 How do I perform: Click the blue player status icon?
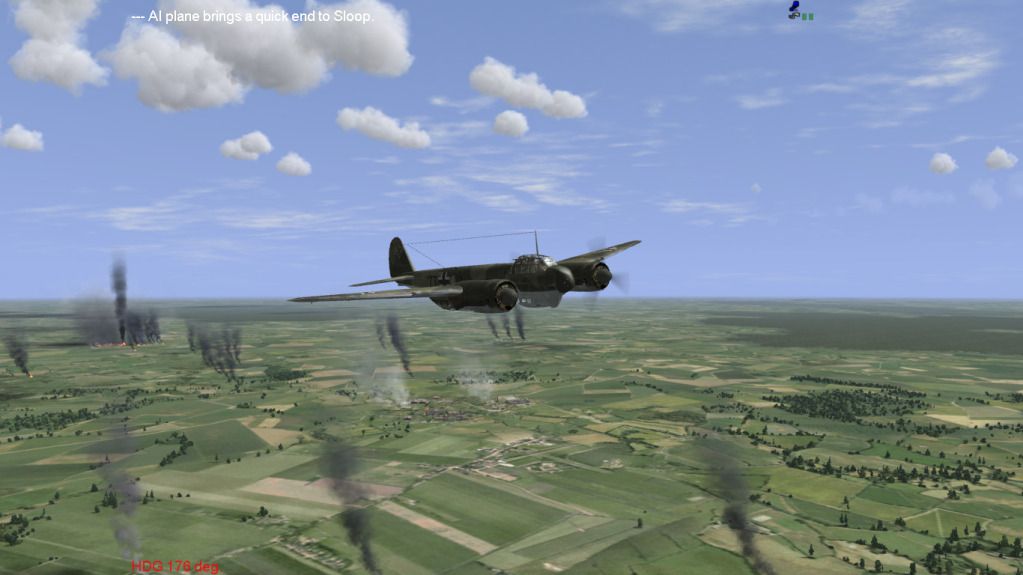pyautogui.click(x=795, y=10)
